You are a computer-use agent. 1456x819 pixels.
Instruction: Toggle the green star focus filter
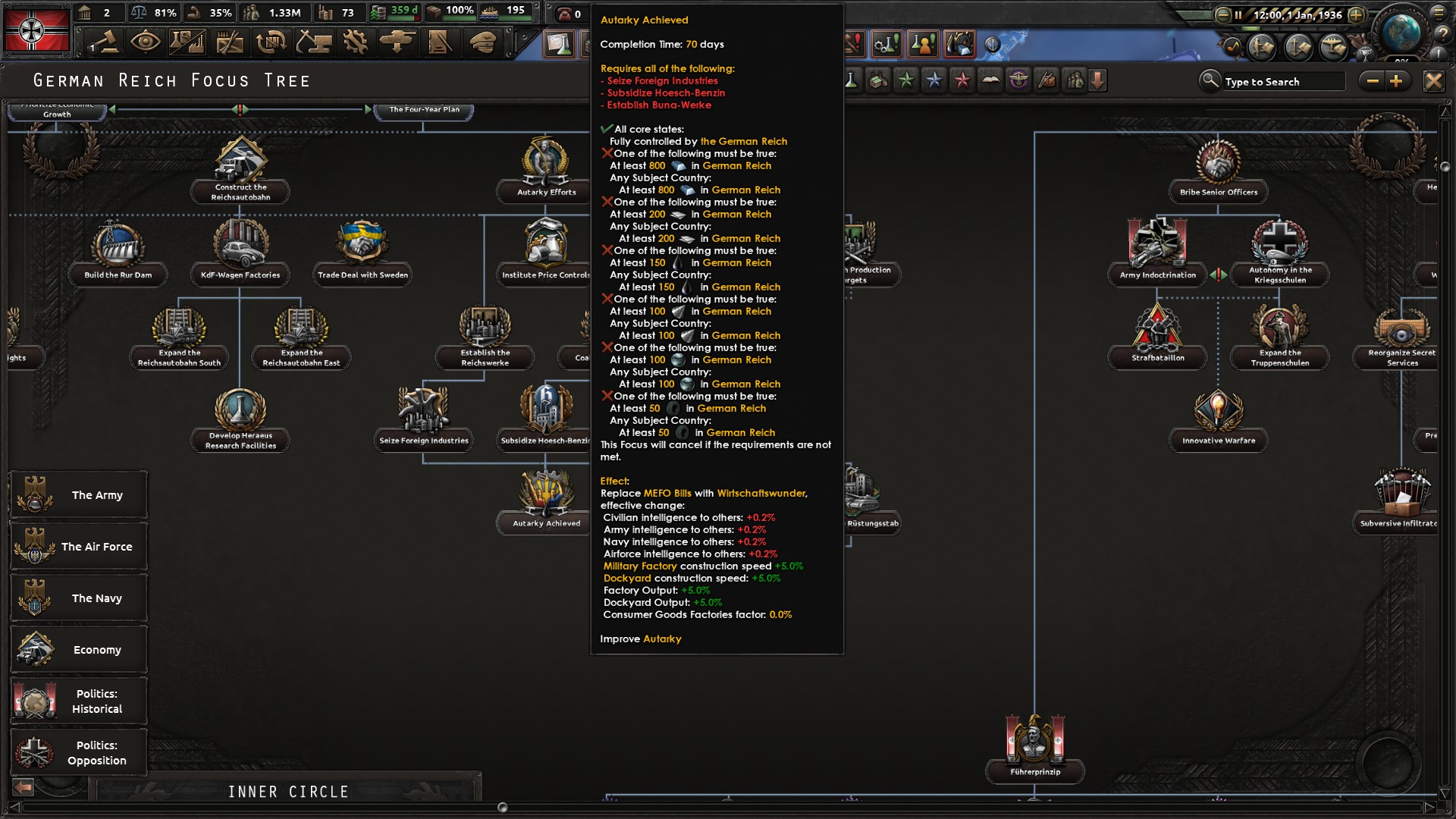tap(906, 79)
